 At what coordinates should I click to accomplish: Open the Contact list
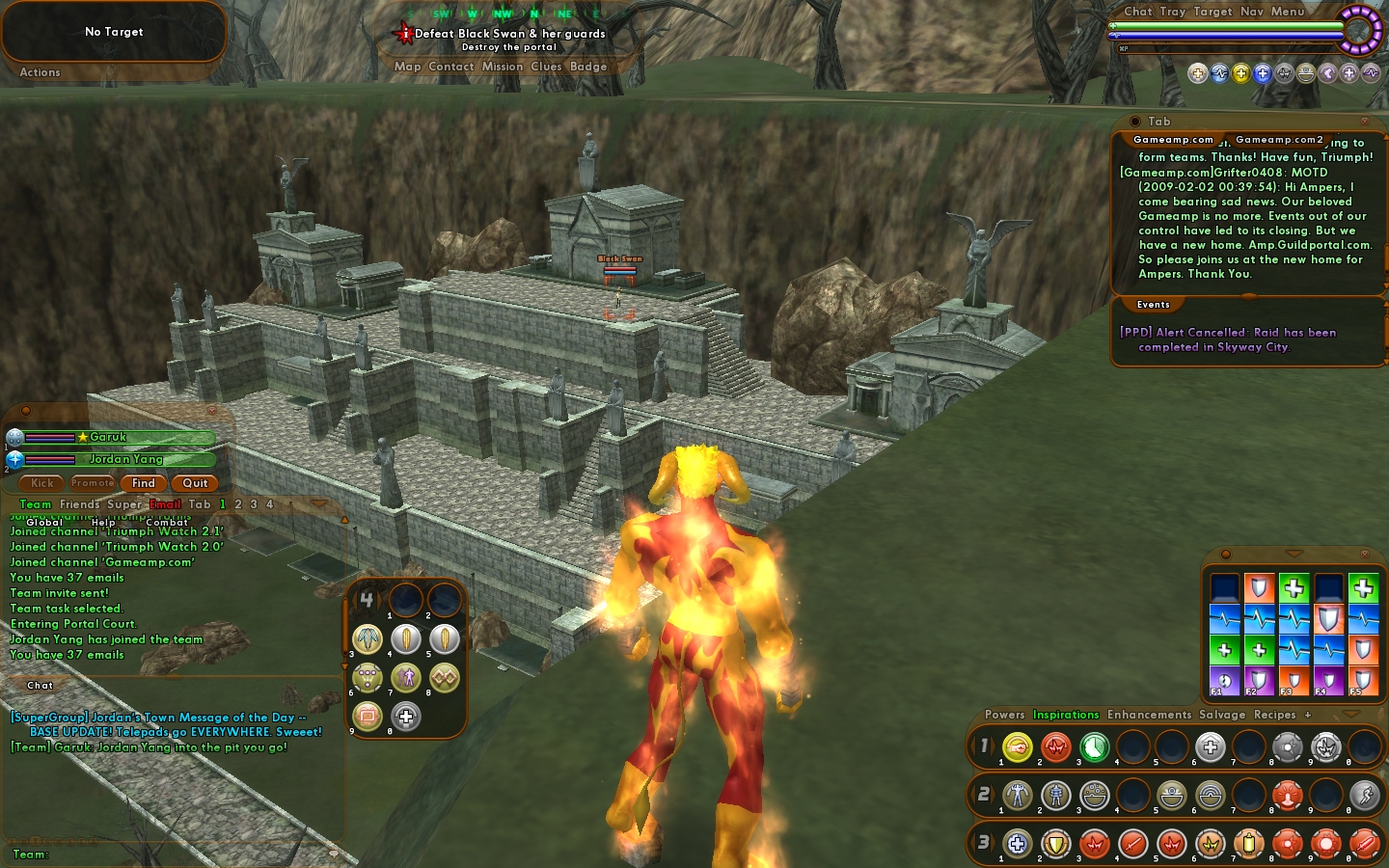(x=450, y=67)
